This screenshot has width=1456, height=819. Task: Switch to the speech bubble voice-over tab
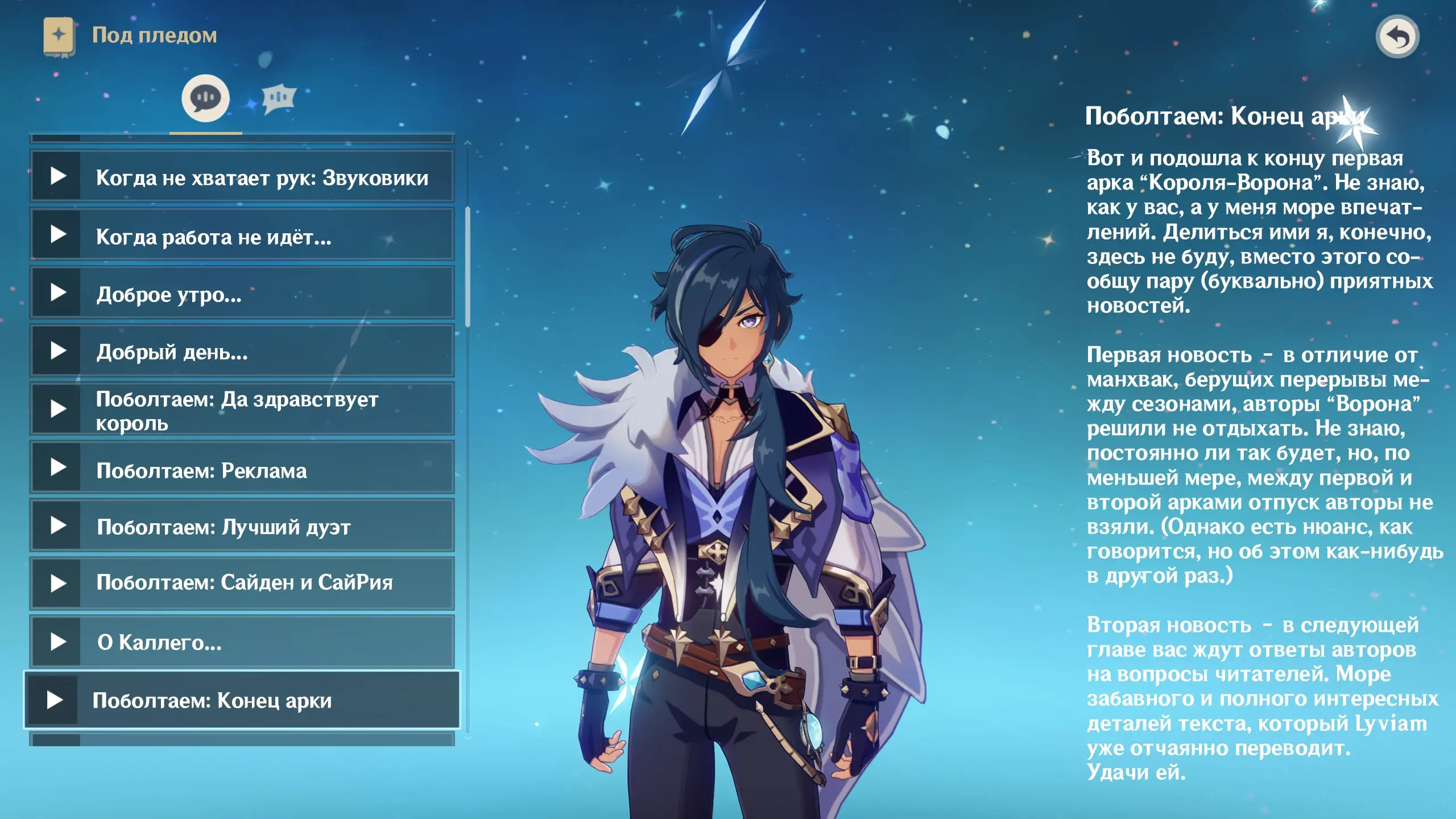pyautogui.click(x=205, y=98)
